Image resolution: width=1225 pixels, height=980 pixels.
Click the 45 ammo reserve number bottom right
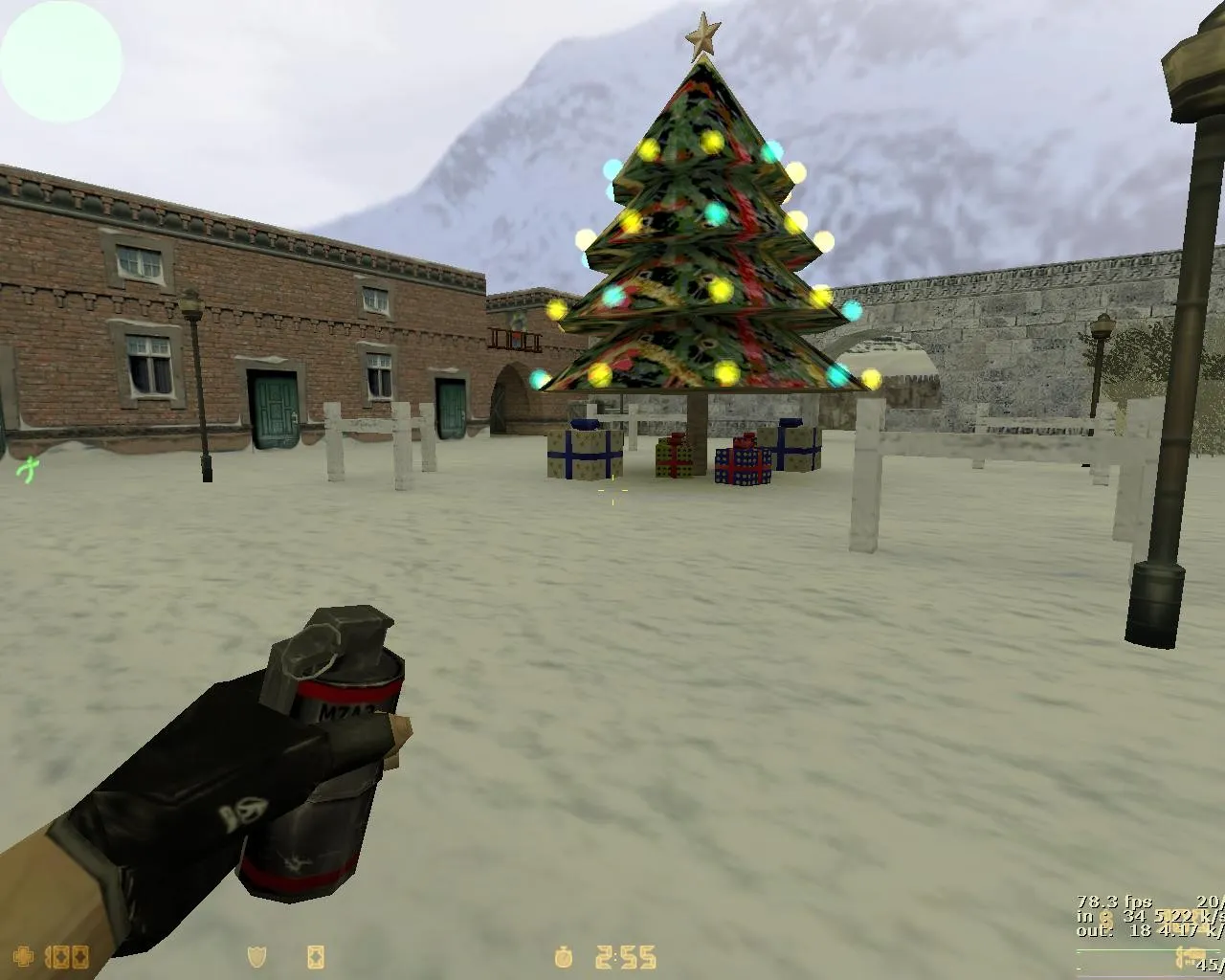pos(1209,966)
